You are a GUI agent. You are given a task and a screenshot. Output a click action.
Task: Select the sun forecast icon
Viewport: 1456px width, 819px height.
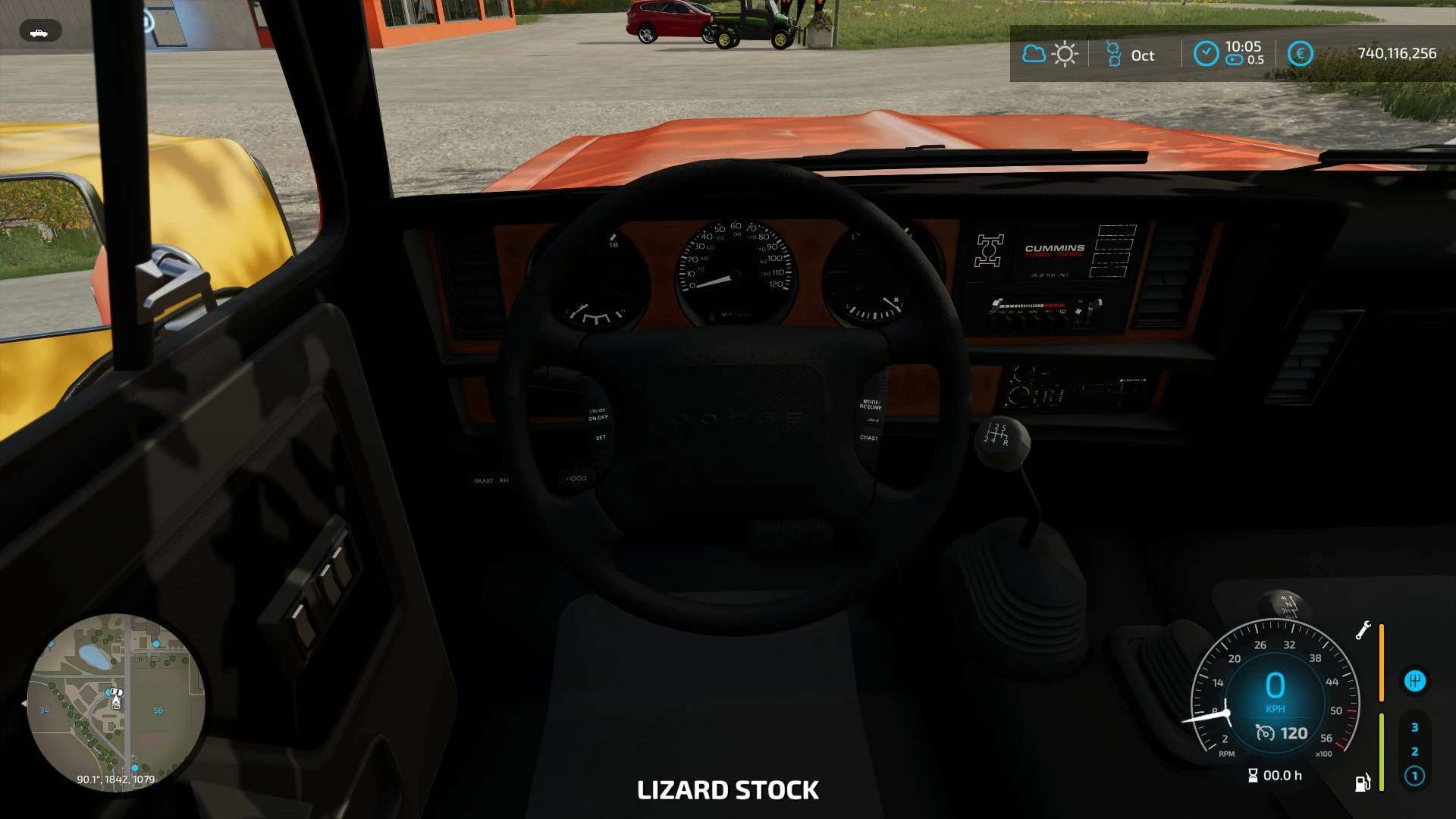coord(1065,54)
